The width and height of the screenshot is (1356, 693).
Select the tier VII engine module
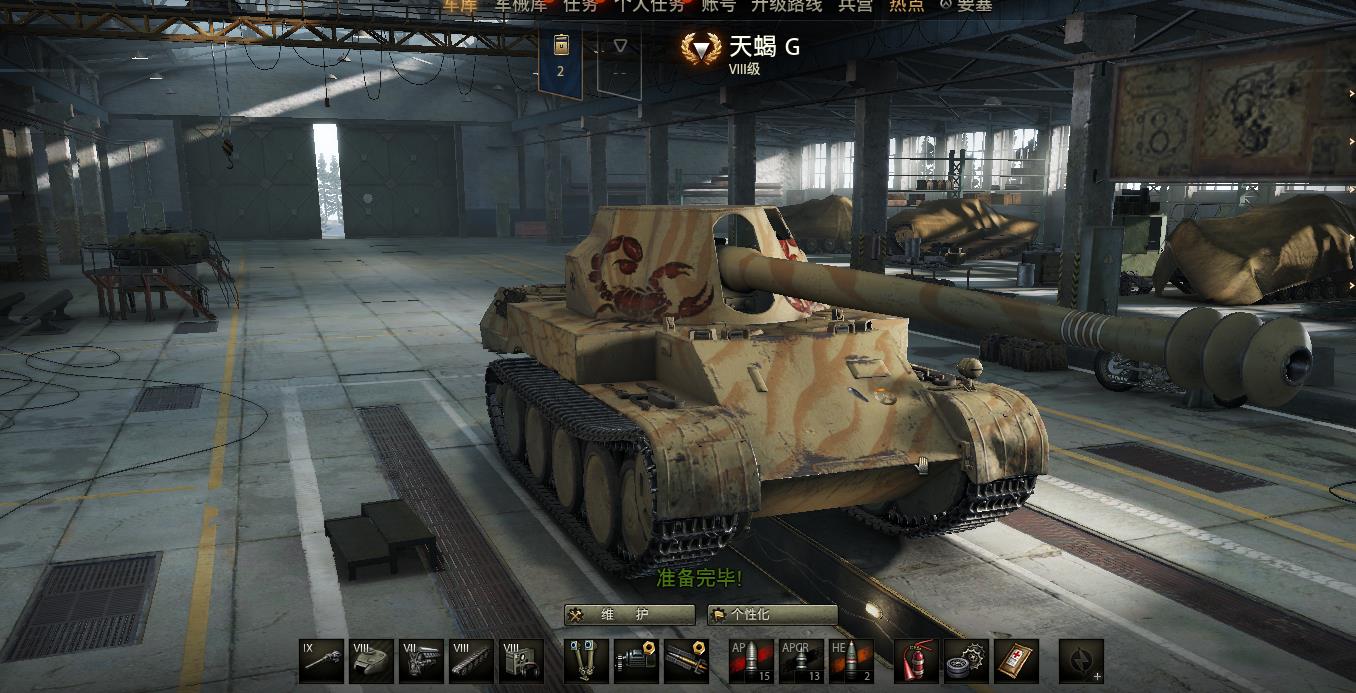click(x=421, y=661)
